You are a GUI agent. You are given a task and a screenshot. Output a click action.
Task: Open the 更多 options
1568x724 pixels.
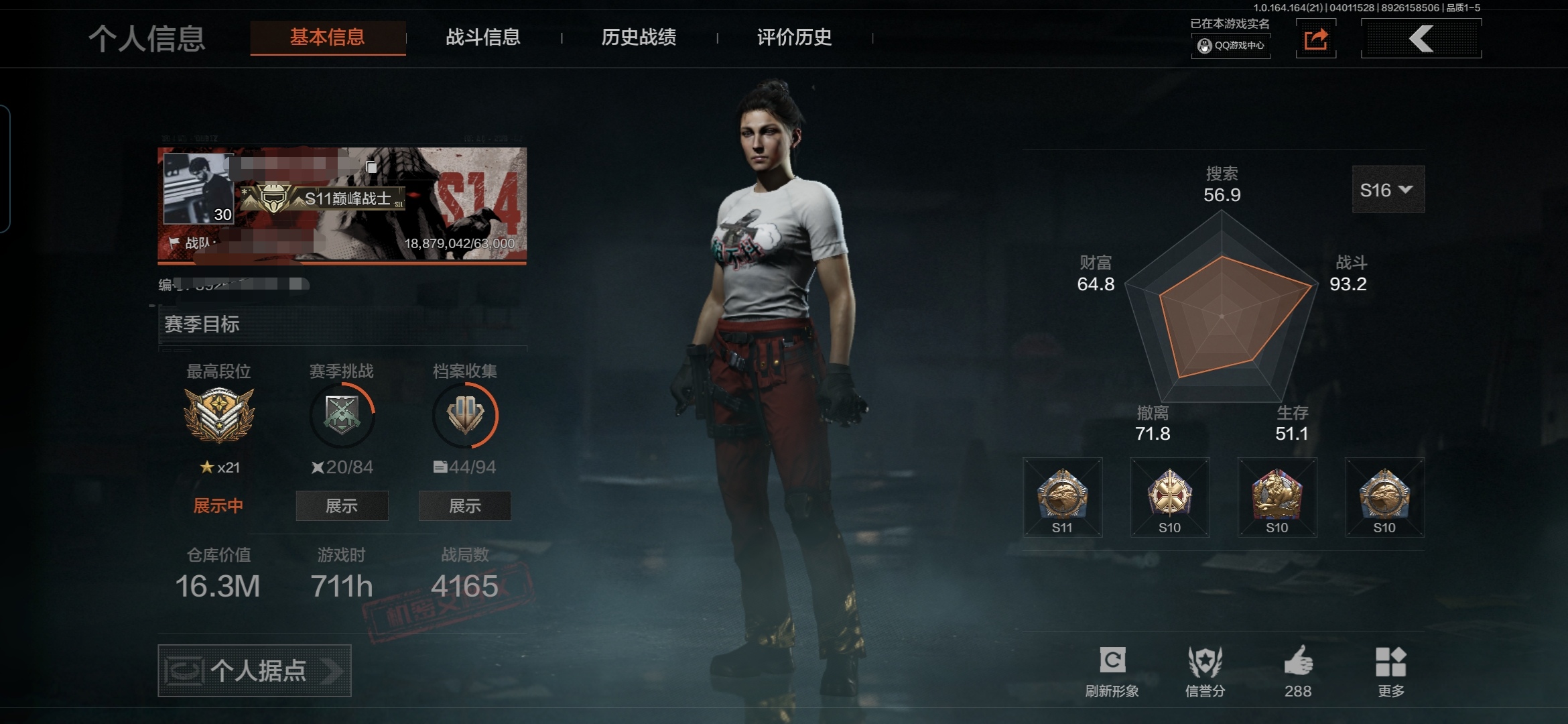tap(1390, 662)
